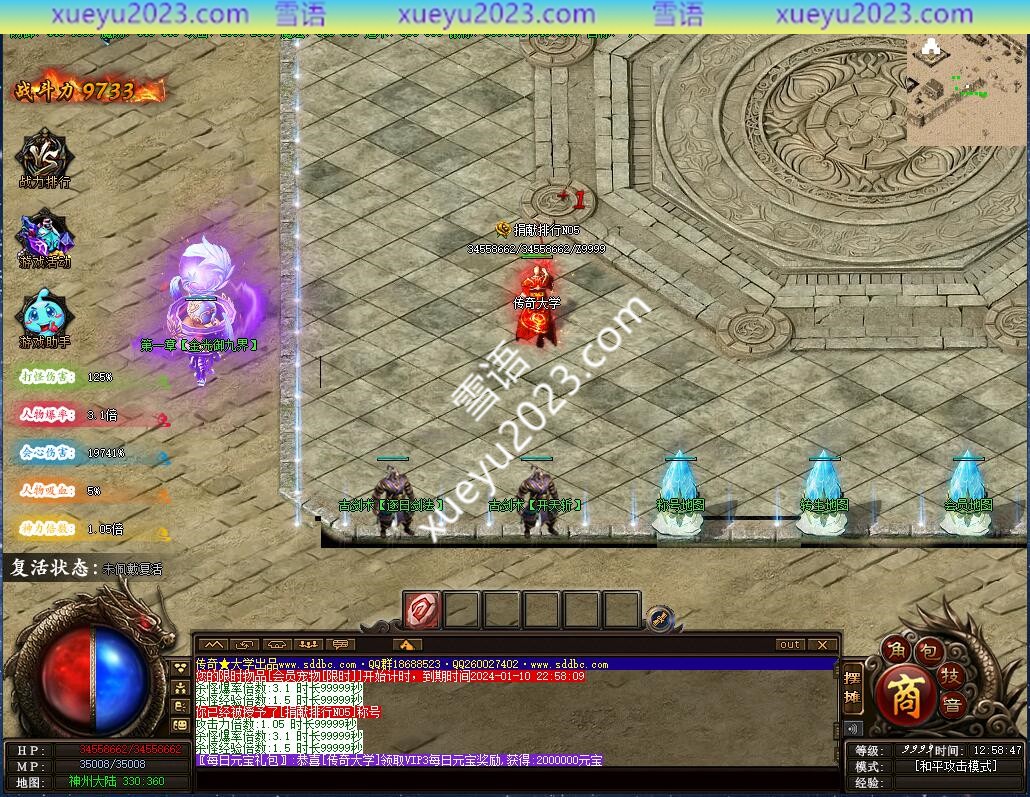The image size is (1030, 797).
Task: Open the 游戏活动 game events icon
Action: pos(44,238)
